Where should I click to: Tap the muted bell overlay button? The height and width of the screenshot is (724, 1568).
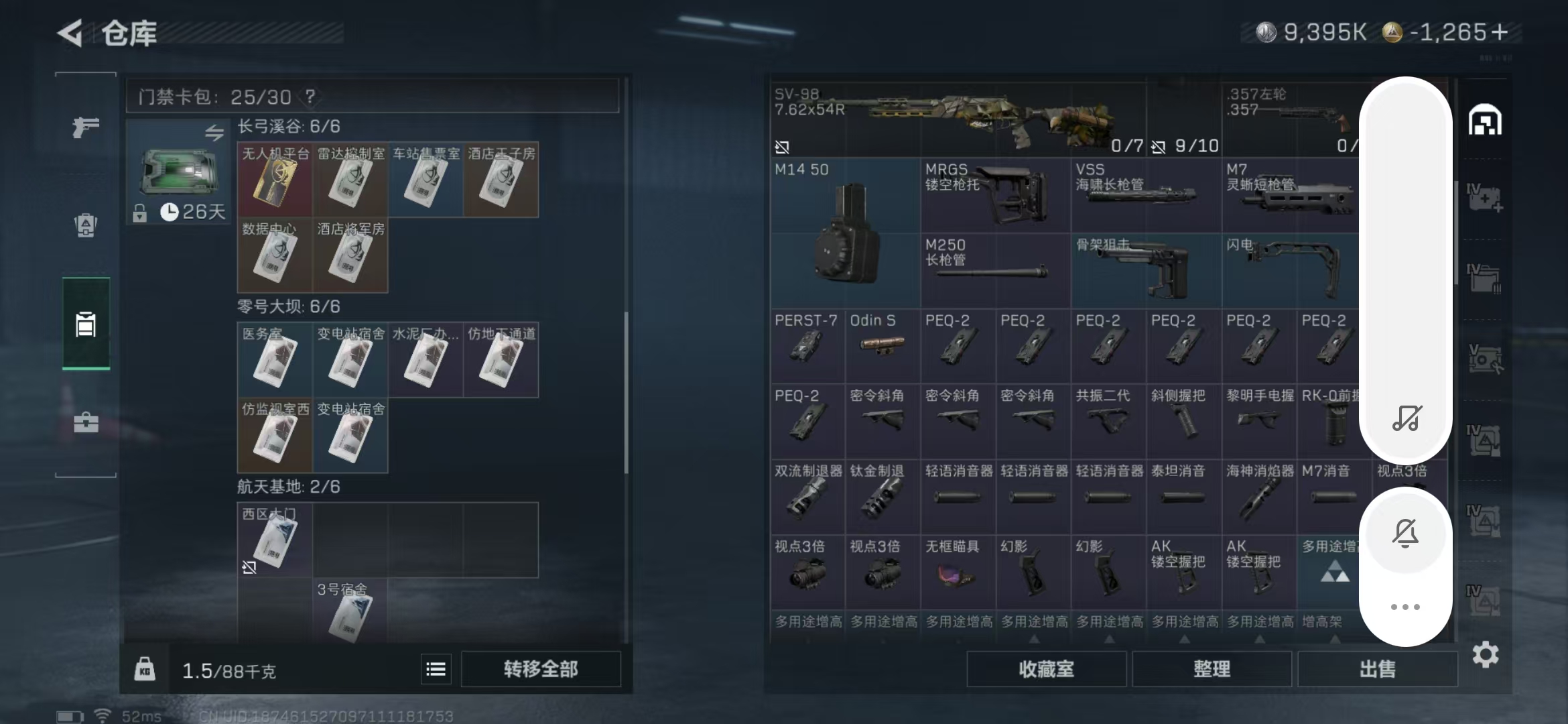[x=1405, y=533]
